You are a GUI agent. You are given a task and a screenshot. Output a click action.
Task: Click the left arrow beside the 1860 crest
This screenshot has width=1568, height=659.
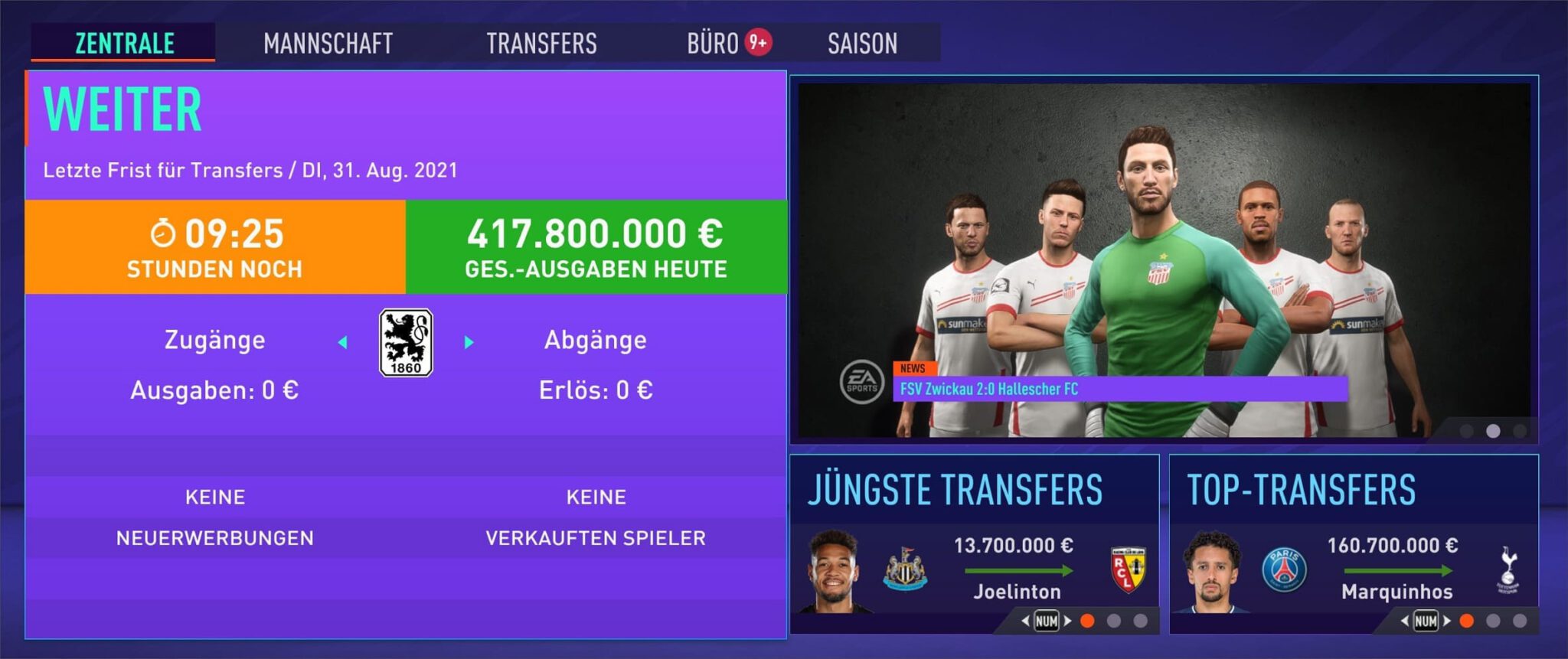pos(343,342)
